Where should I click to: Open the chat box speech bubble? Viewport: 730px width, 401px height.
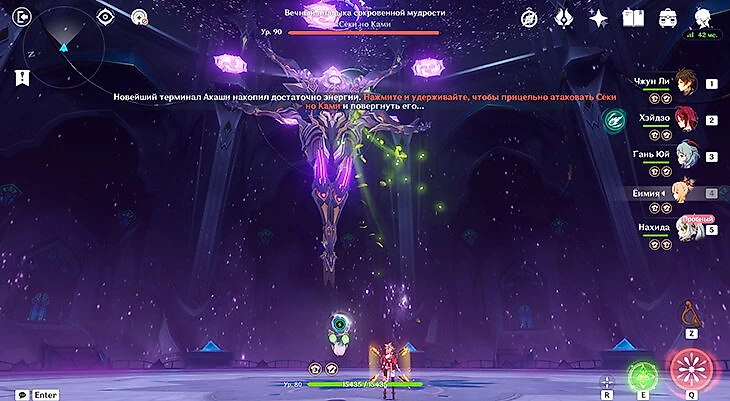[x=21, y=394]
